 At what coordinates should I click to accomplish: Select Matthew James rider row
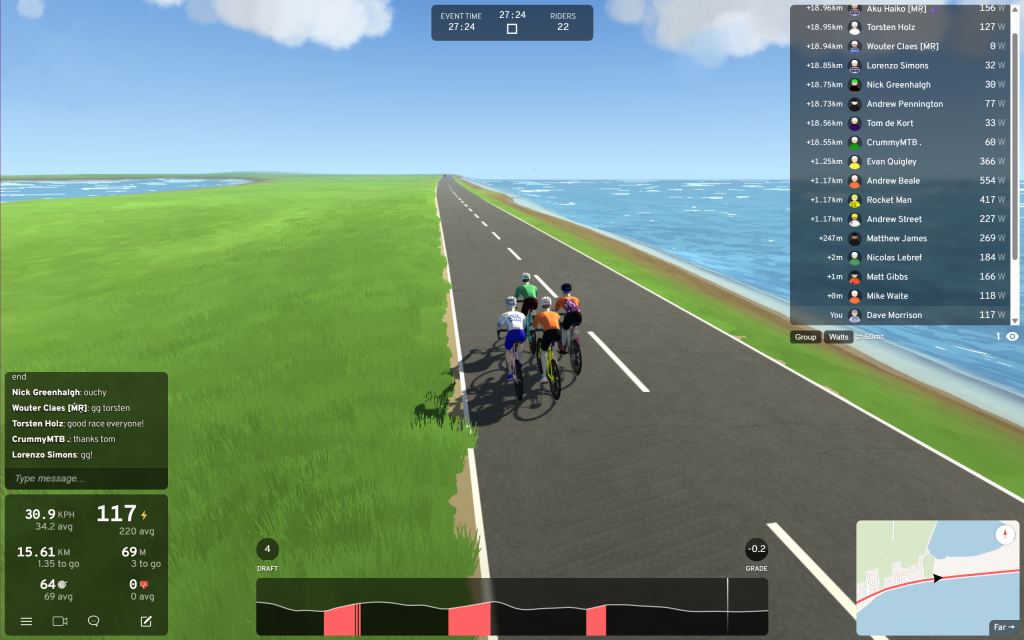coord(900,238)
